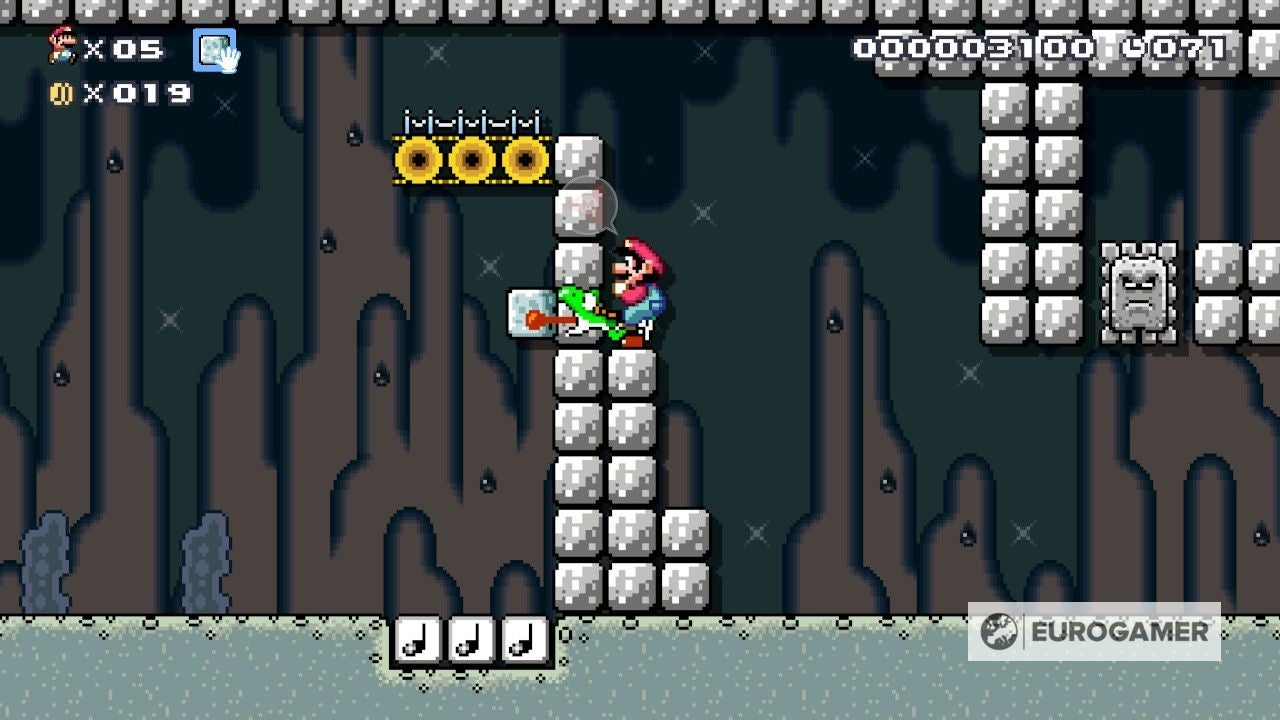1280x720 pixels.
Task: Click the rightmost muncher wheel
Action: point(523,158)
